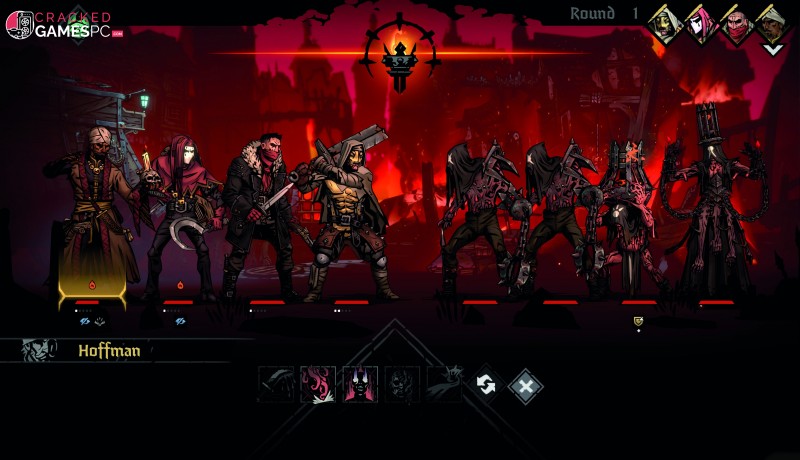Select the dim skull face skill

(402, 385)
